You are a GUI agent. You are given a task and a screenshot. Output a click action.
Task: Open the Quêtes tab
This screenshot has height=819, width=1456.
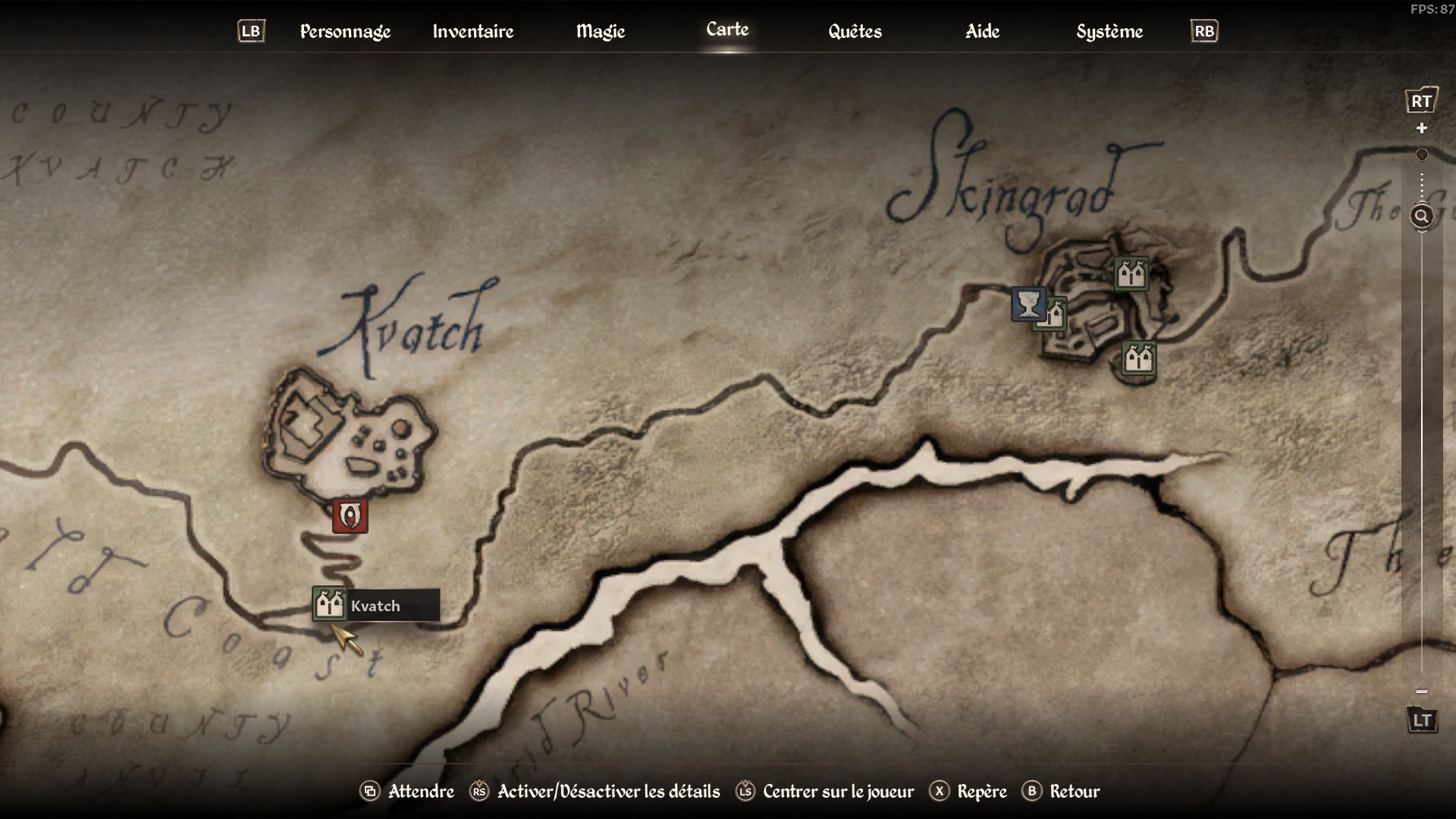(x=855, y=32)
